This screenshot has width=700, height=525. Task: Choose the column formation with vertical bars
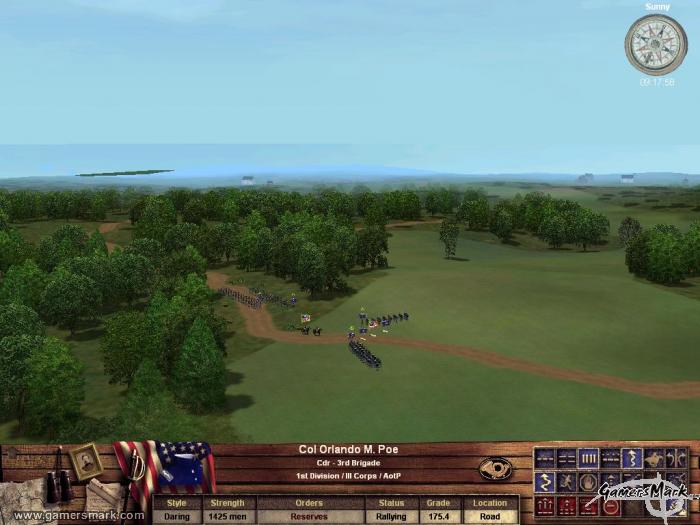(x=589, y=459)
